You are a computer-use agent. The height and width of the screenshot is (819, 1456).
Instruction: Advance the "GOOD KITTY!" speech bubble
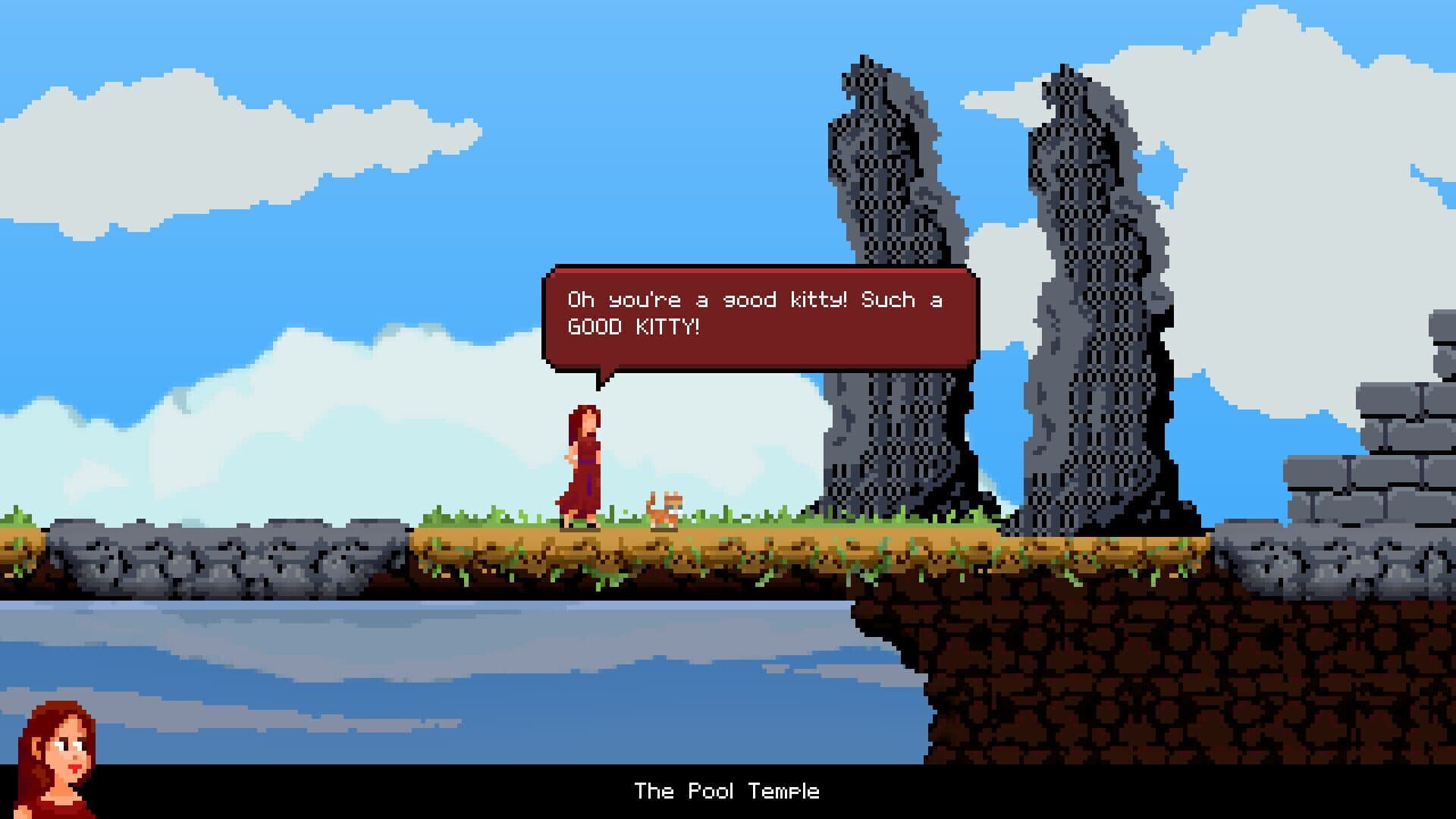(760, 316)
